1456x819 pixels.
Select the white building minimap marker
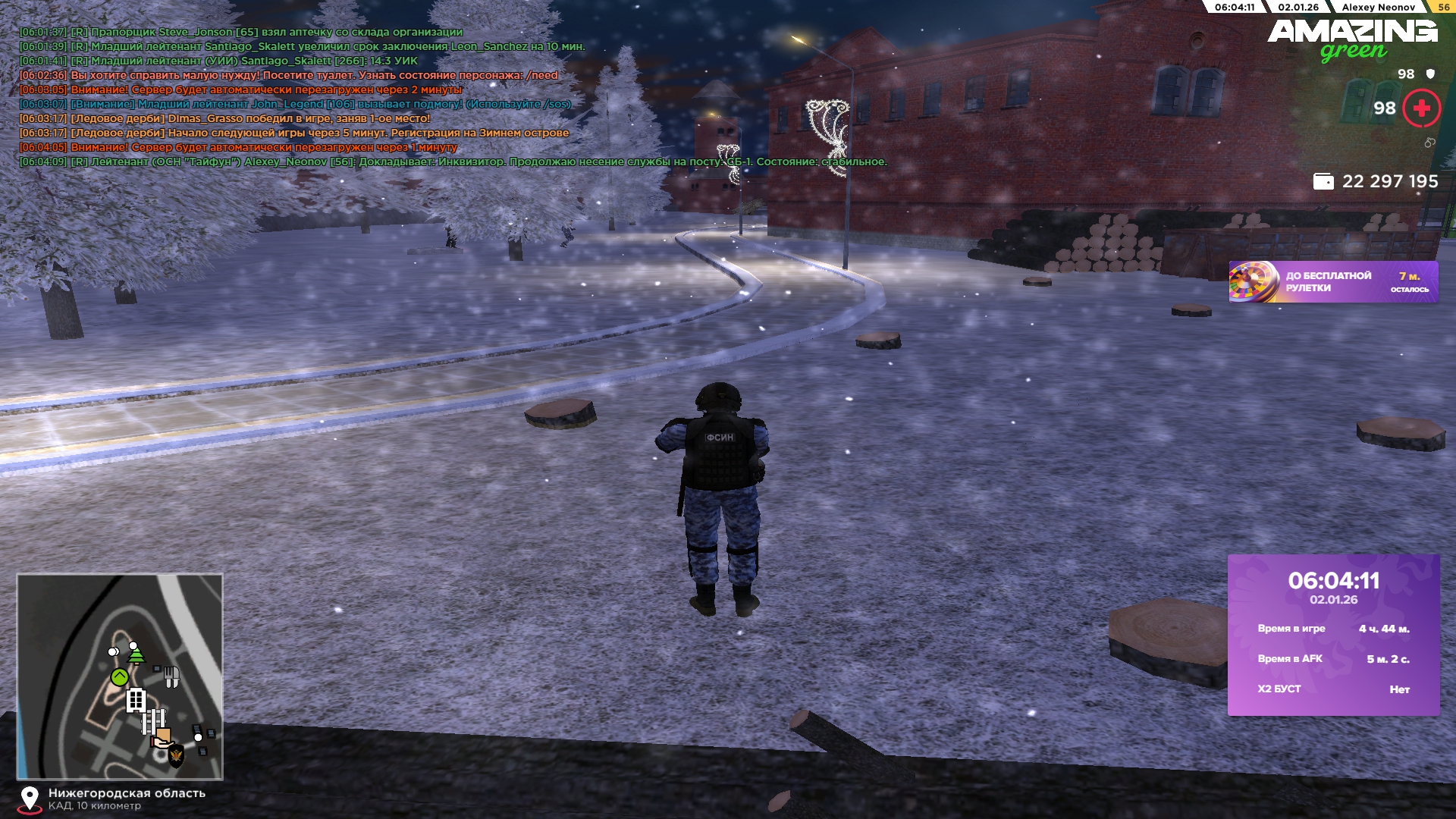136,700
